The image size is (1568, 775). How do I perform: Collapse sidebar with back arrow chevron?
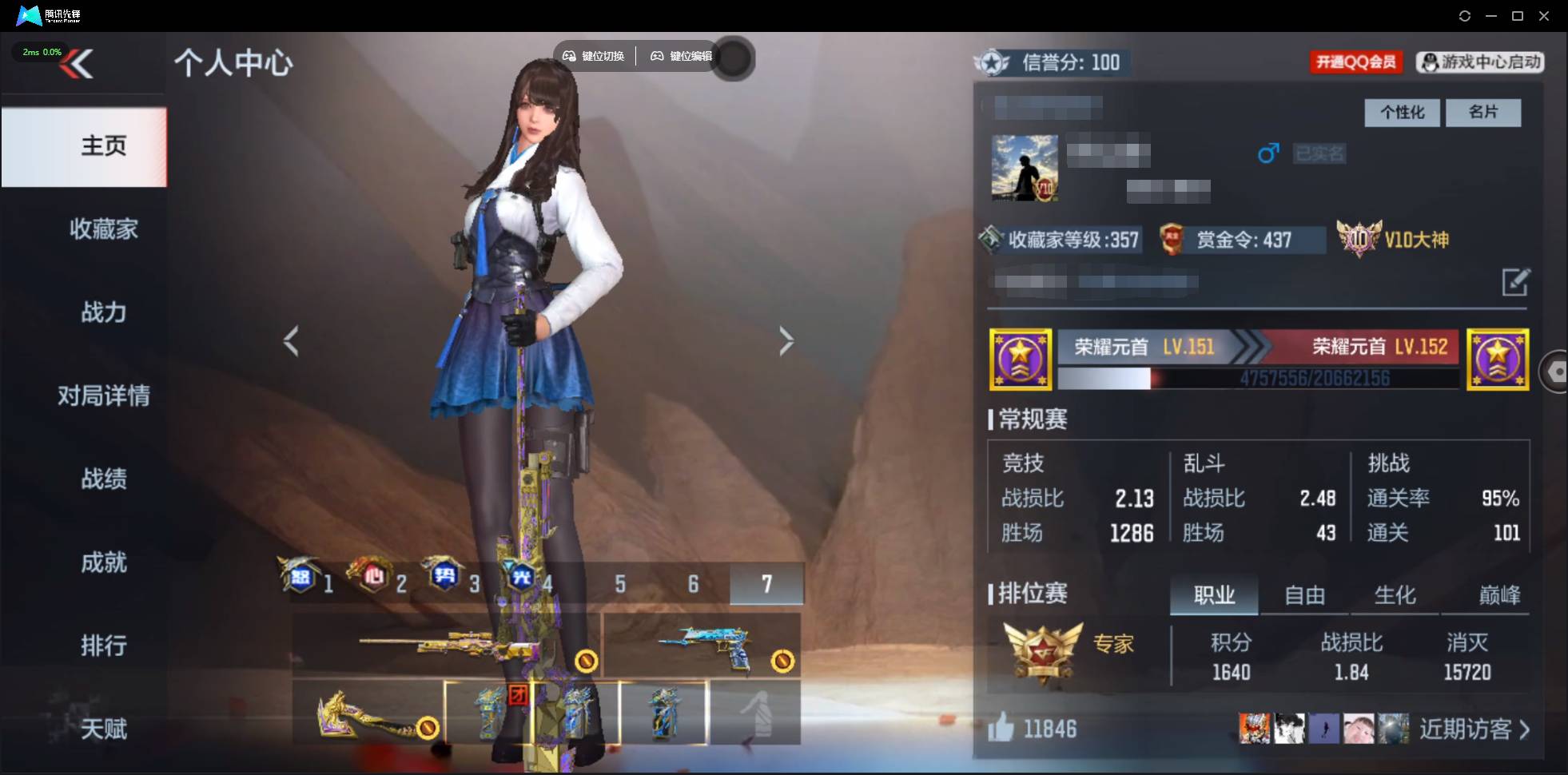point(80,64)
